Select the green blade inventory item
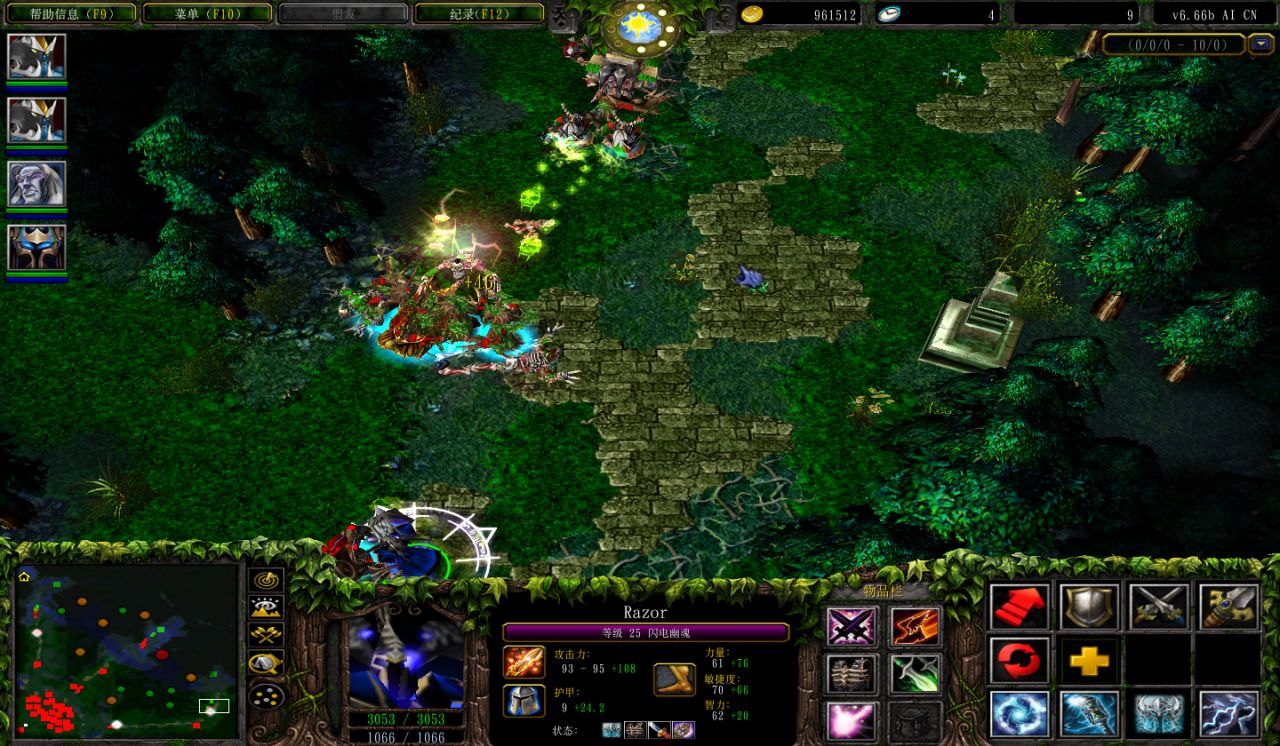 click(x=914, y=673)
